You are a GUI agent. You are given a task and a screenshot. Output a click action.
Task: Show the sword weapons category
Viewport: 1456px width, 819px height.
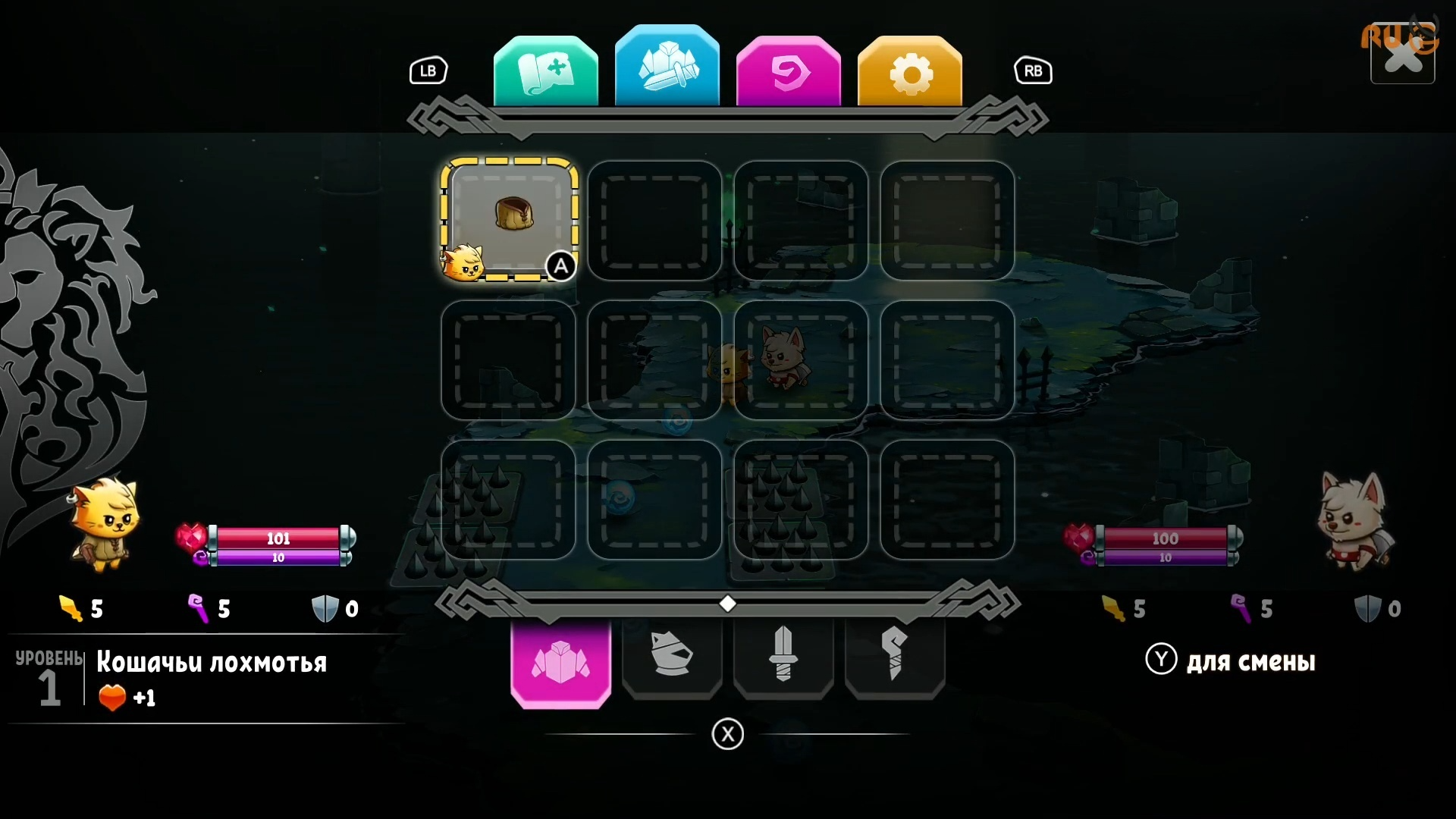click(783, 655)
